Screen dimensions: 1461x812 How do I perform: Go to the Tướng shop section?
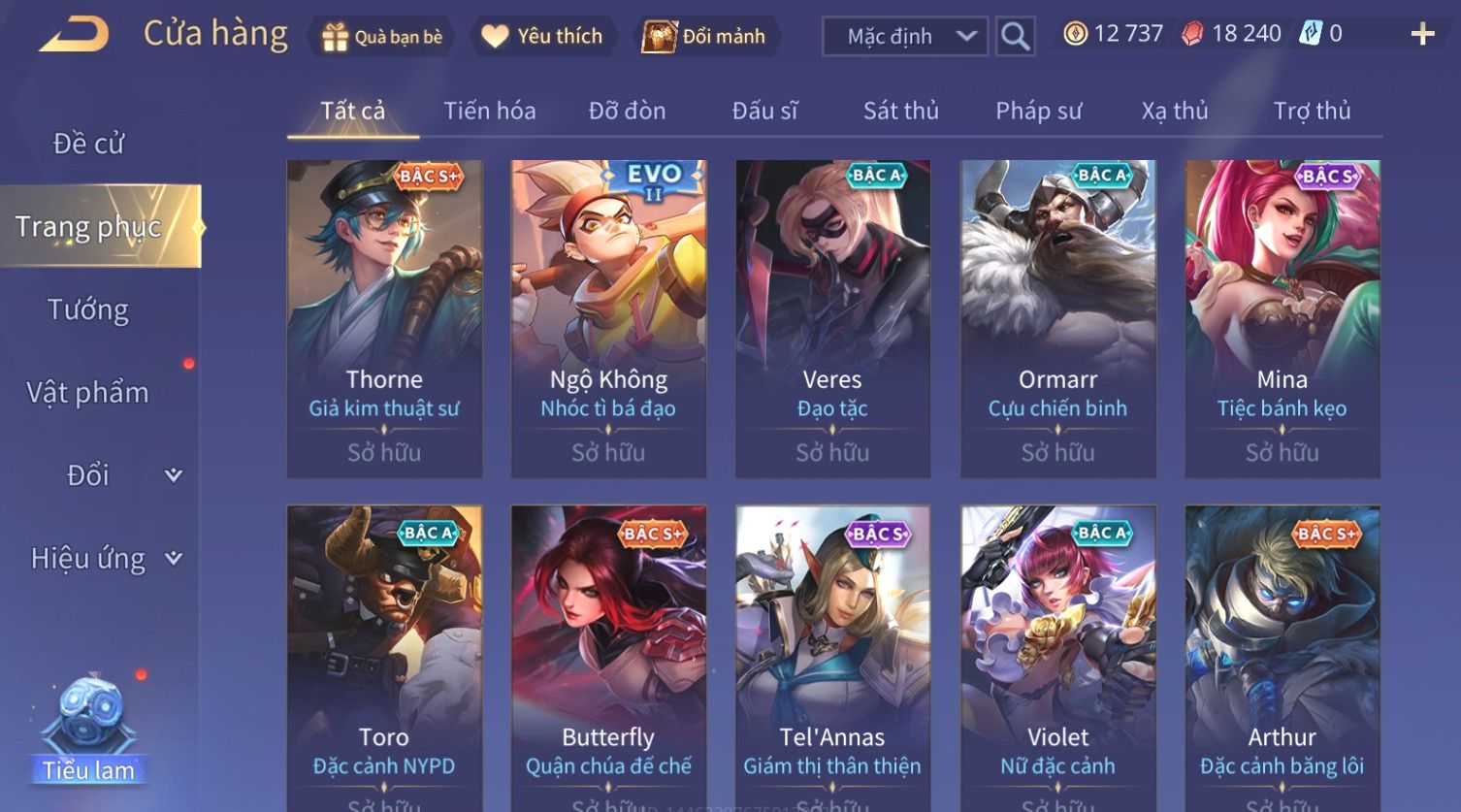(88, 309)
